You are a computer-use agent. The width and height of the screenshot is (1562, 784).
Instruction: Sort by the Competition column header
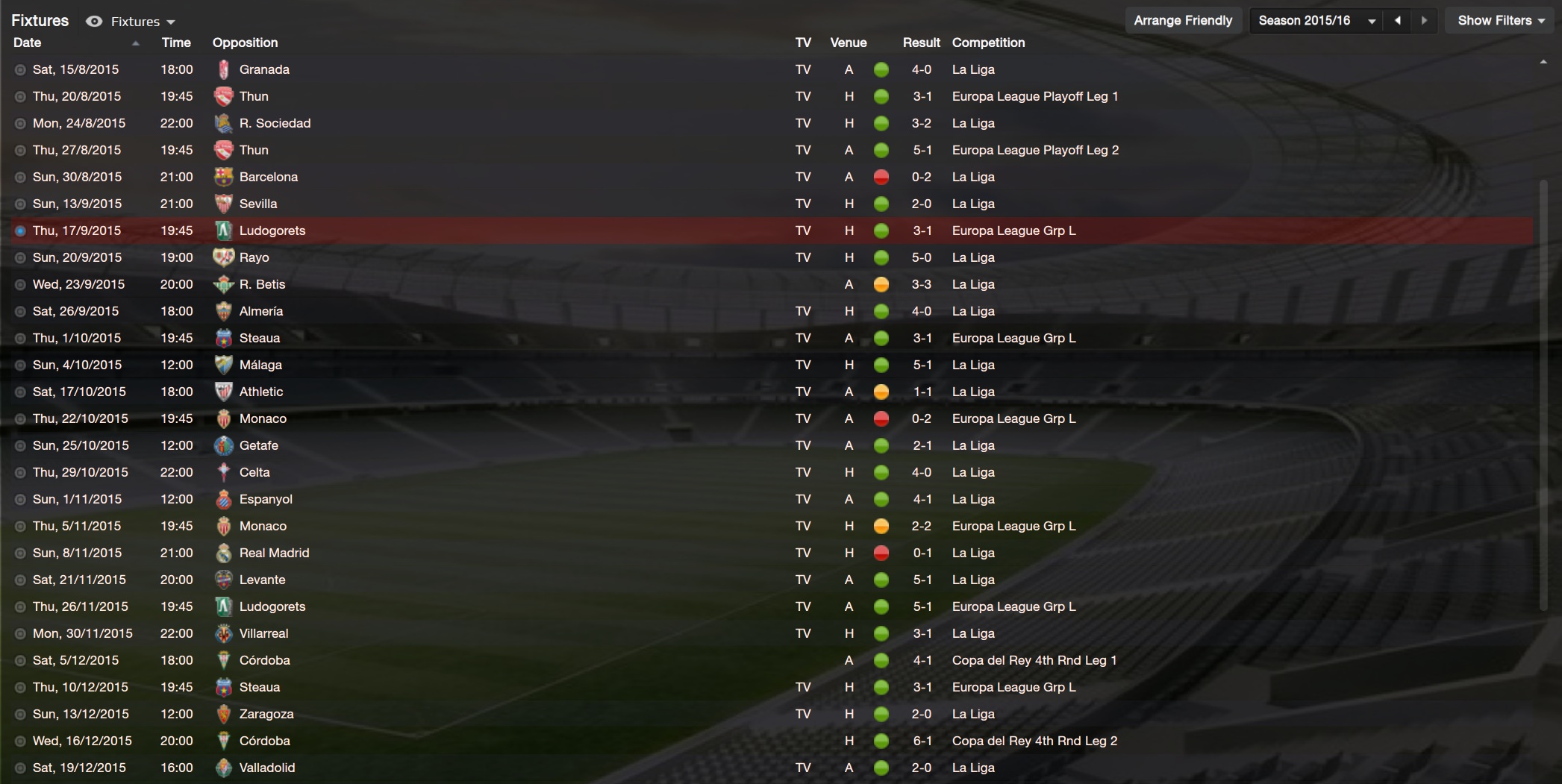[988, 43]
